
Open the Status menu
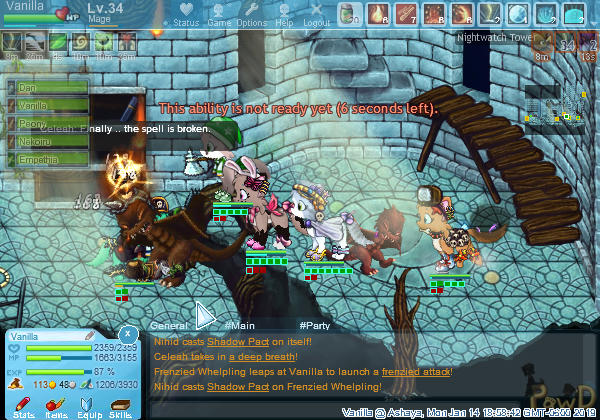186,15
